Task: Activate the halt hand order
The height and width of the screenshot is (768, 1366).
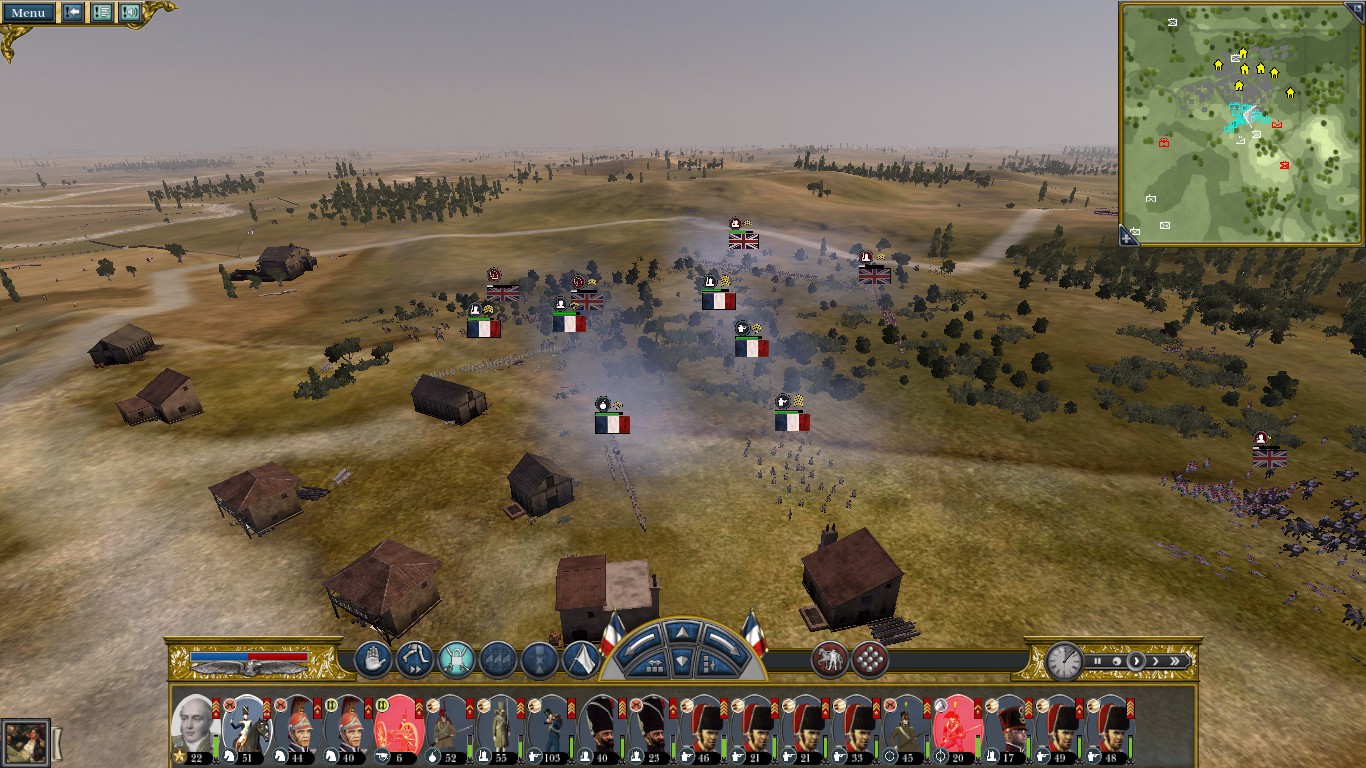Action: (x=373, y=660)
